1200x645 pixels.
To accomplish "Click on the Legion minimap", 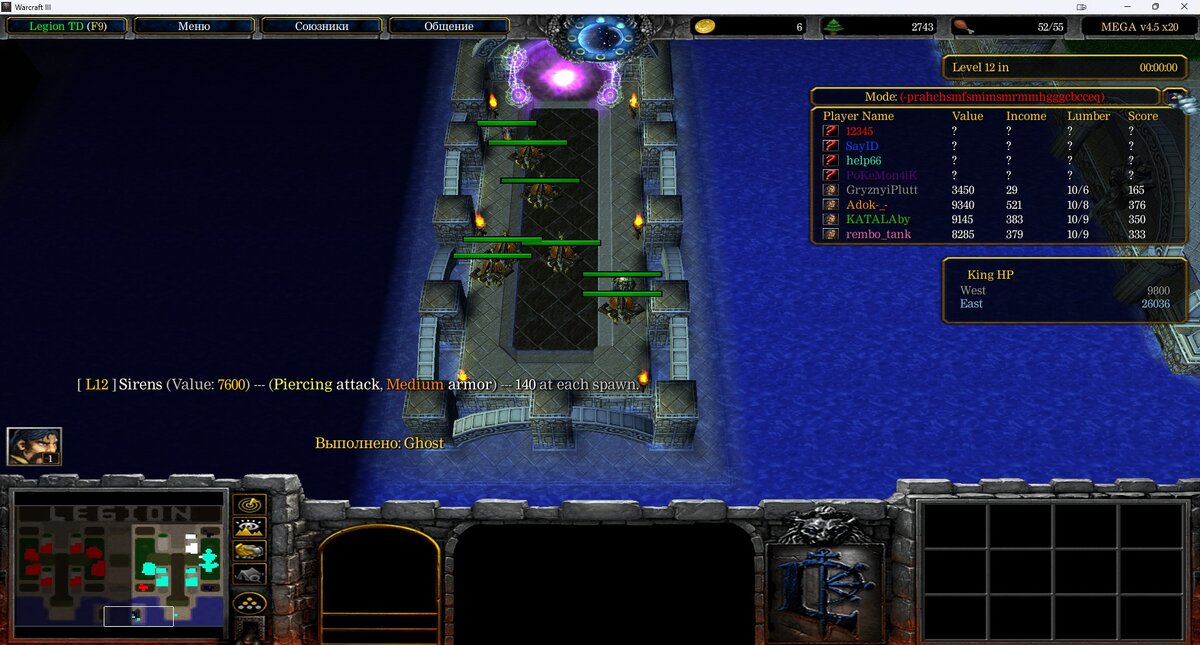I will [119, 564].
